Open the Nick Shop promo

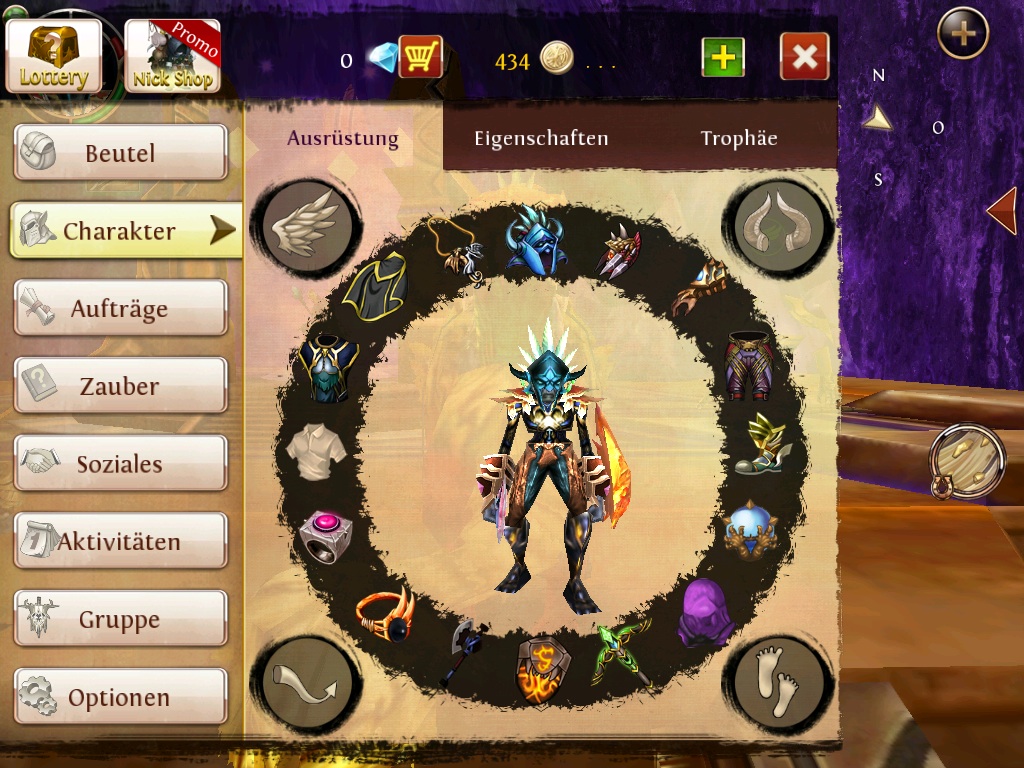pos(172,56)
